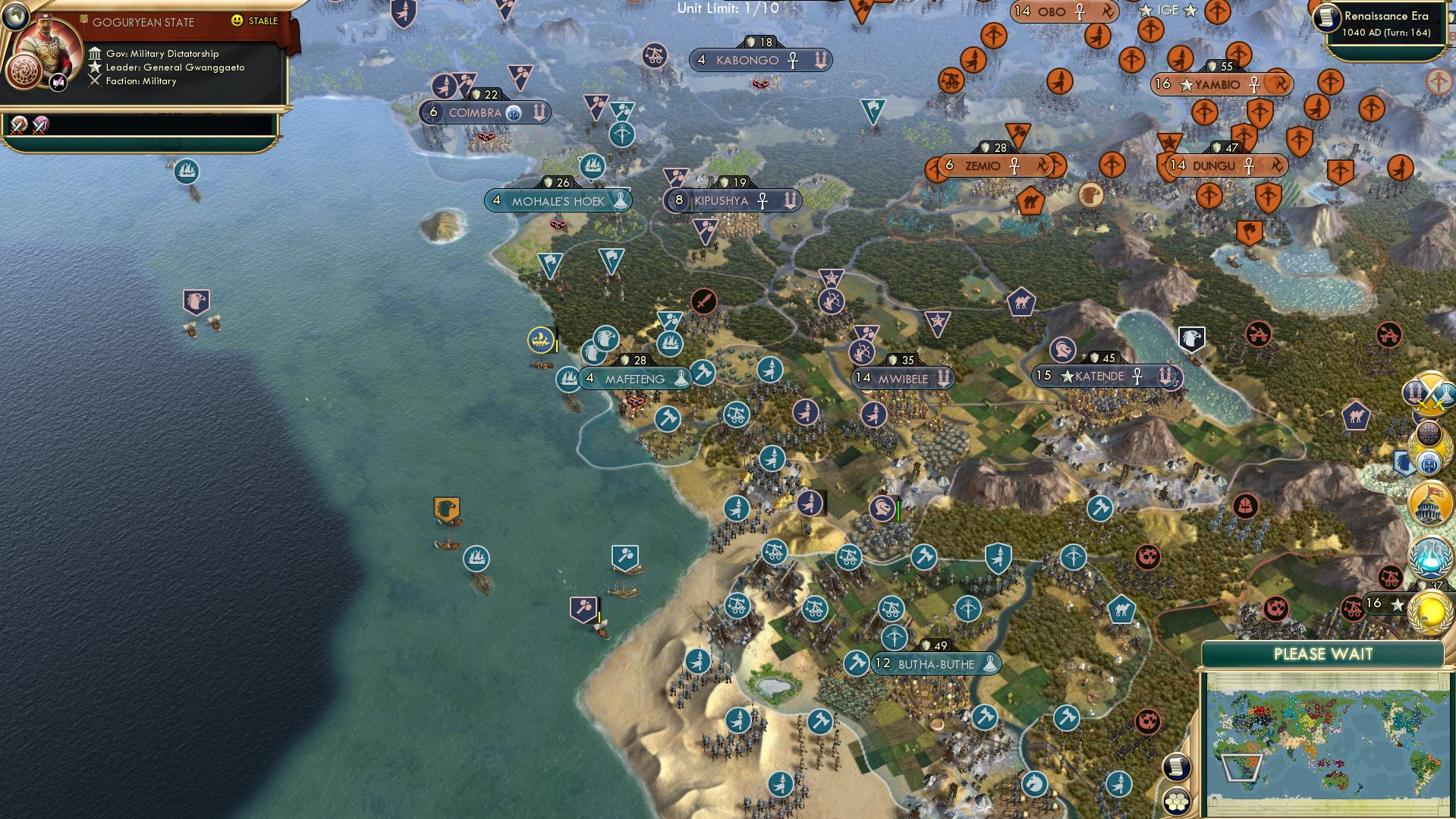Image resolution: width=1456 pixels, height=819 pixels.
Task: Click the pink knight unit flag near Katende
Action: [1064, 350]
